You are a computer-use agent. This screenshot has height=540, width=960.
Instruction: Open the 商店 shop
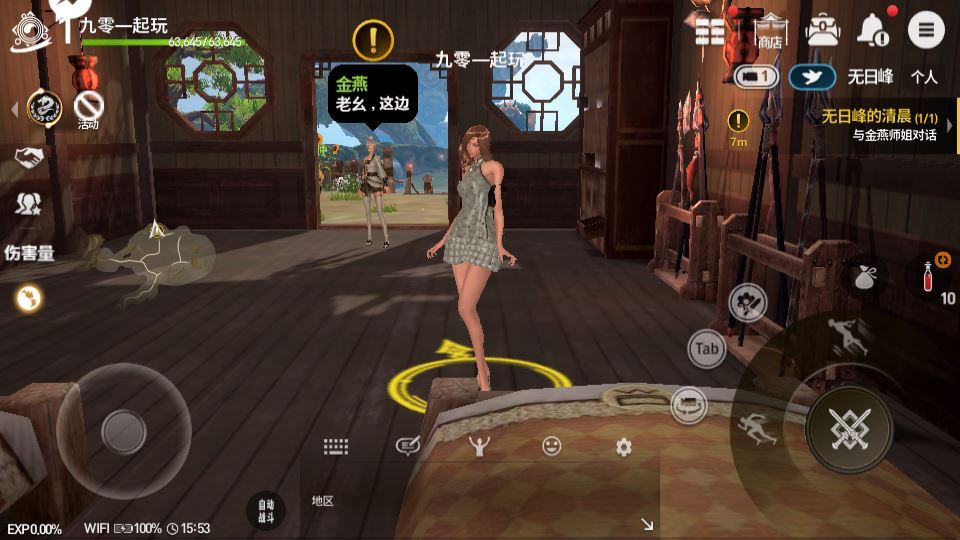(770, 31)
